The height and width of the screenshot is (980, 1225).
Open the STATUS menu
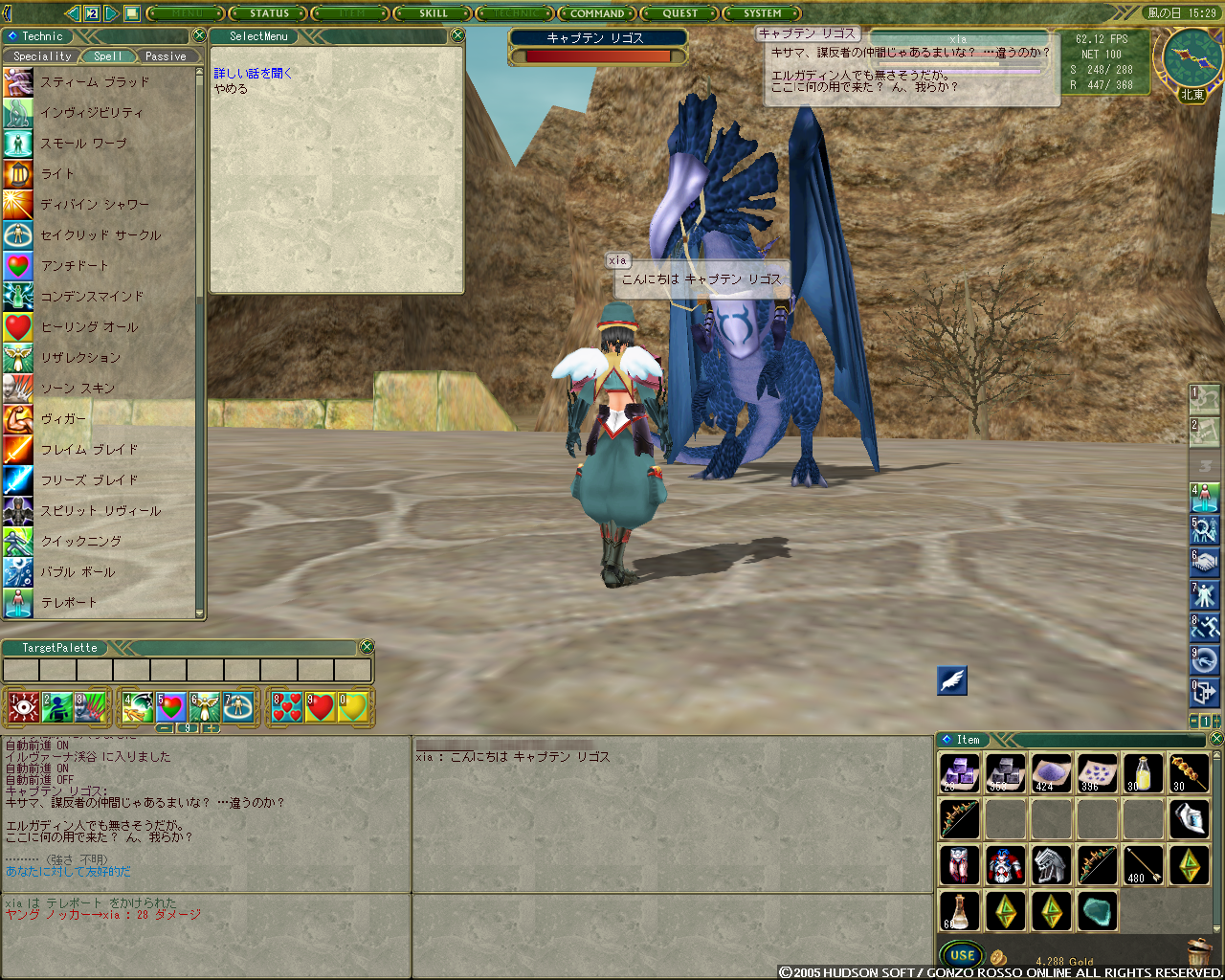point(269,13)
